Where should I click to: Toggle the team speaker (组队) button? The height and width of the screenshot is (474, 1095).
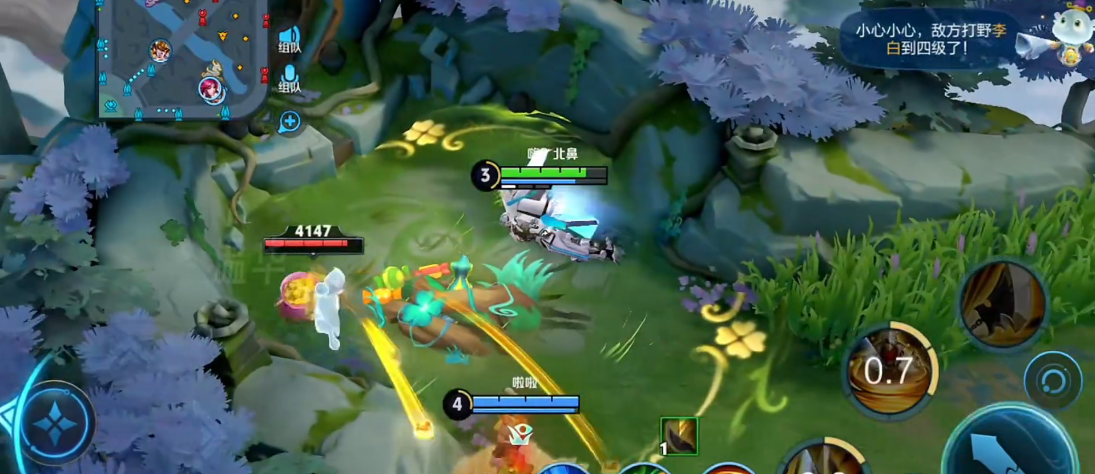(289, 38)
